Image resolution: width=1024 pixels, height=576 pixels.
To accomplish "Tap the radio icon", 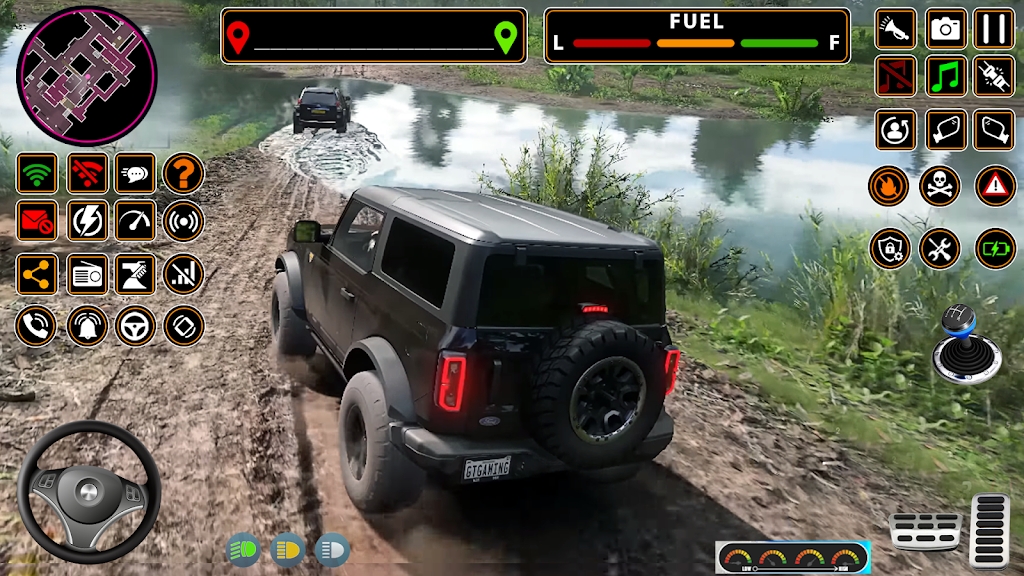I will pyautogui.click(x=87, y=274).
